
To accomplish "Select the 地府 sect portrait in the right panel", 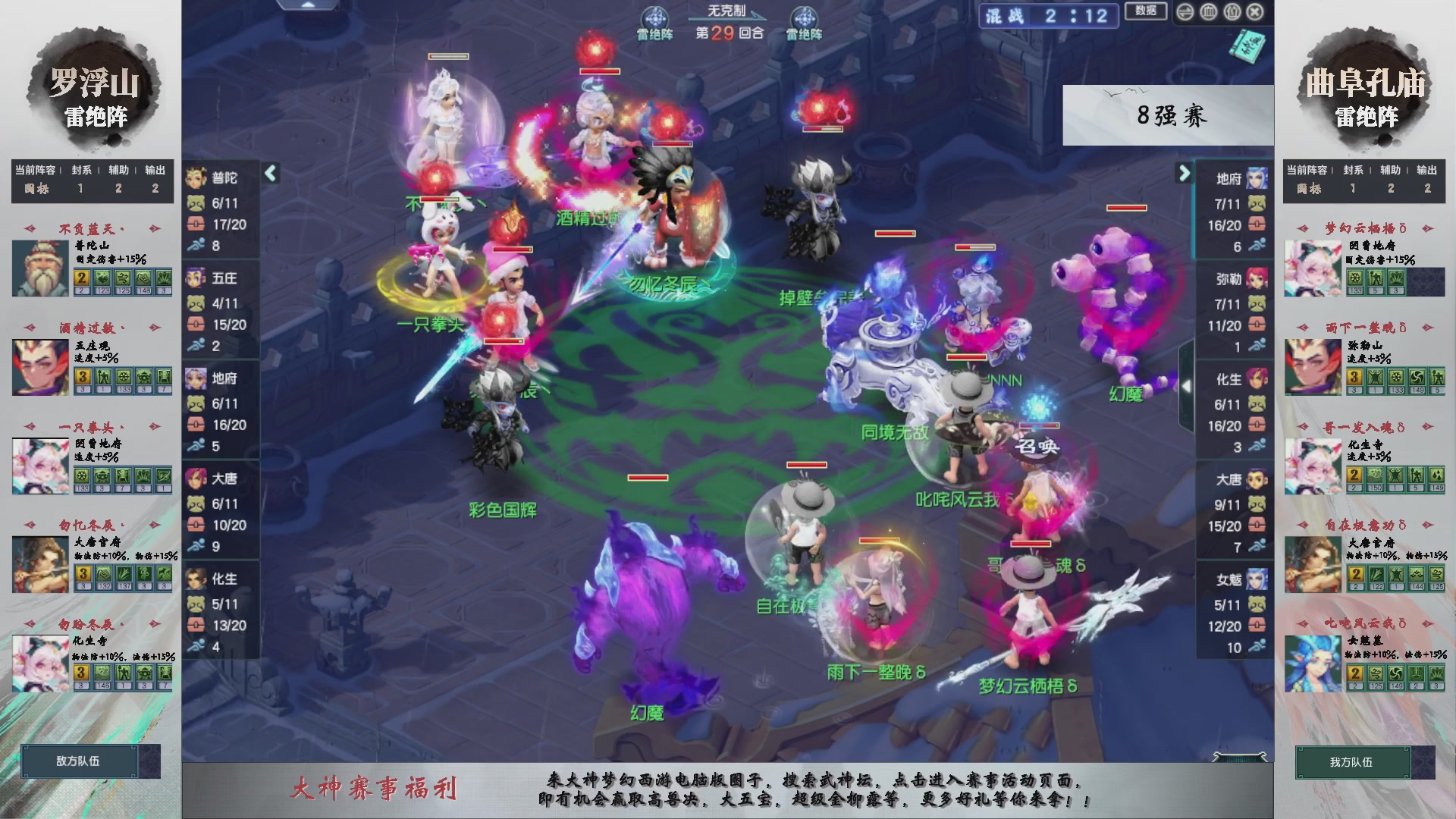I will pyautogui.click(x=1257, y=180).
